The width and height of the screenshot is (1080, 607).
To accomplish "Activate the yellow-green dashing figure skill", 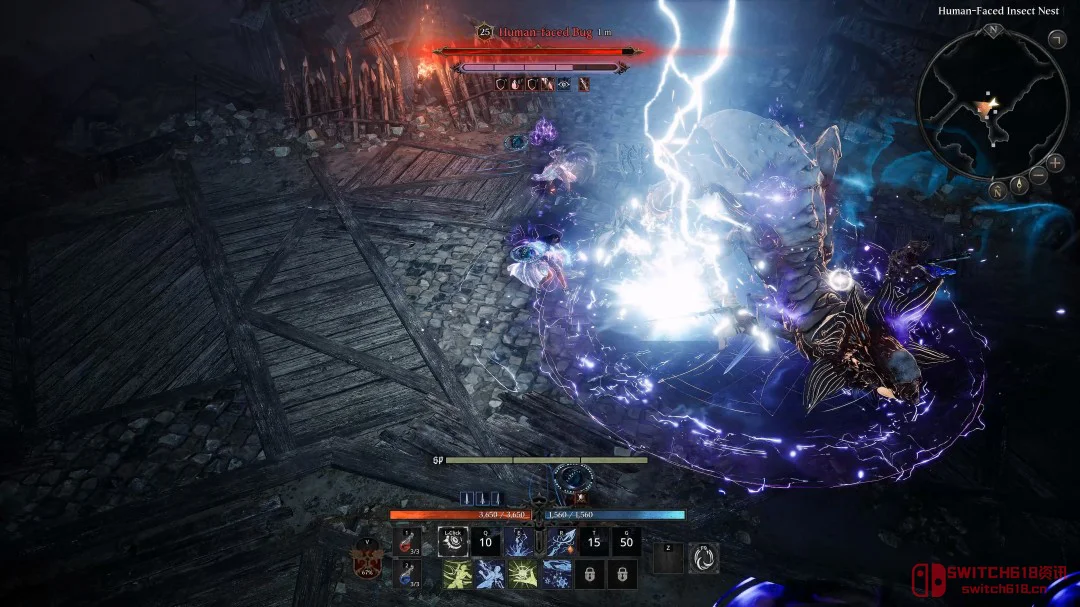I will [455, 574].
